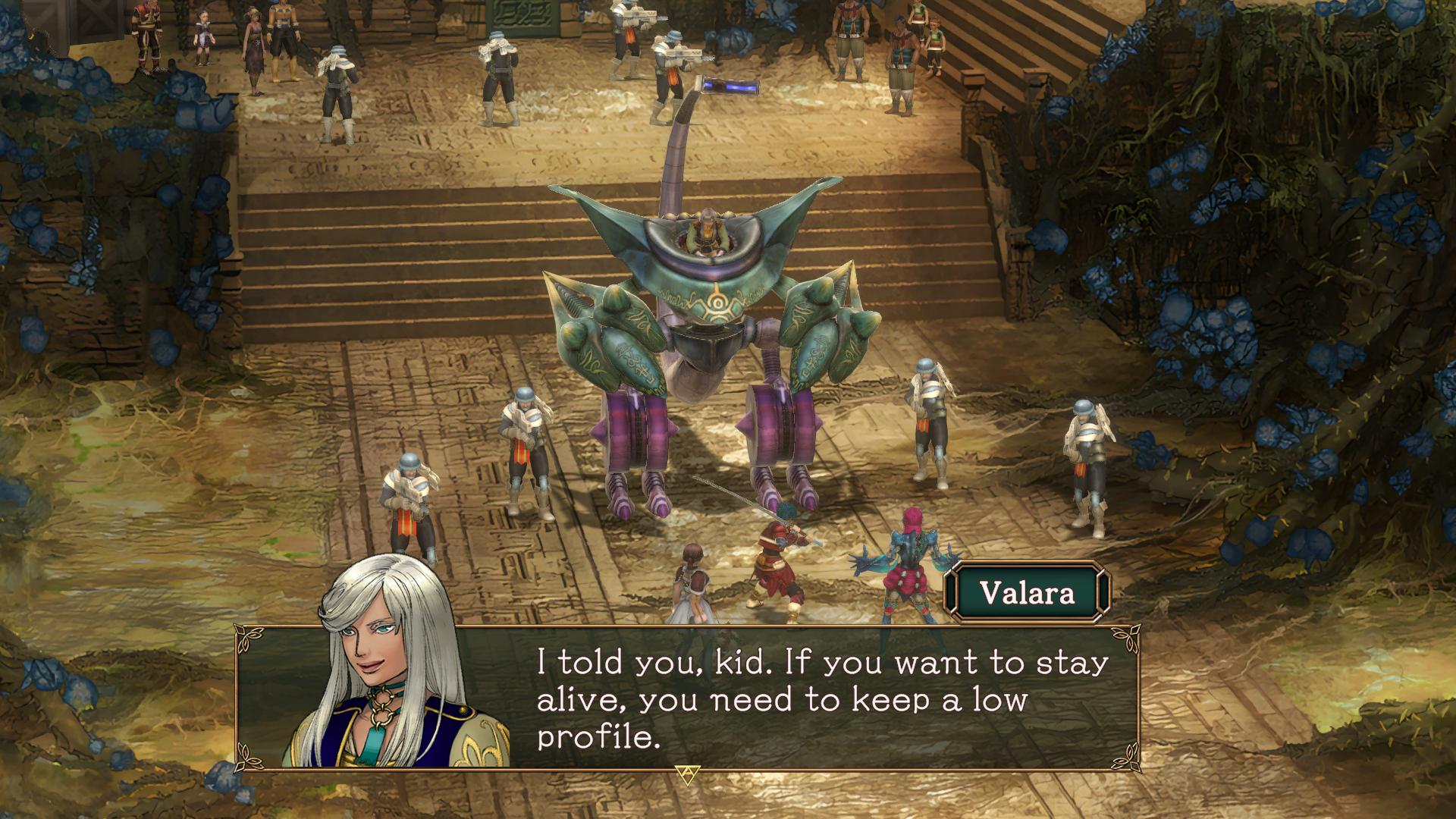Advance dialogue with the triangle continue arrow
This screenshot has height=819, width=1456.
(686, 775)
